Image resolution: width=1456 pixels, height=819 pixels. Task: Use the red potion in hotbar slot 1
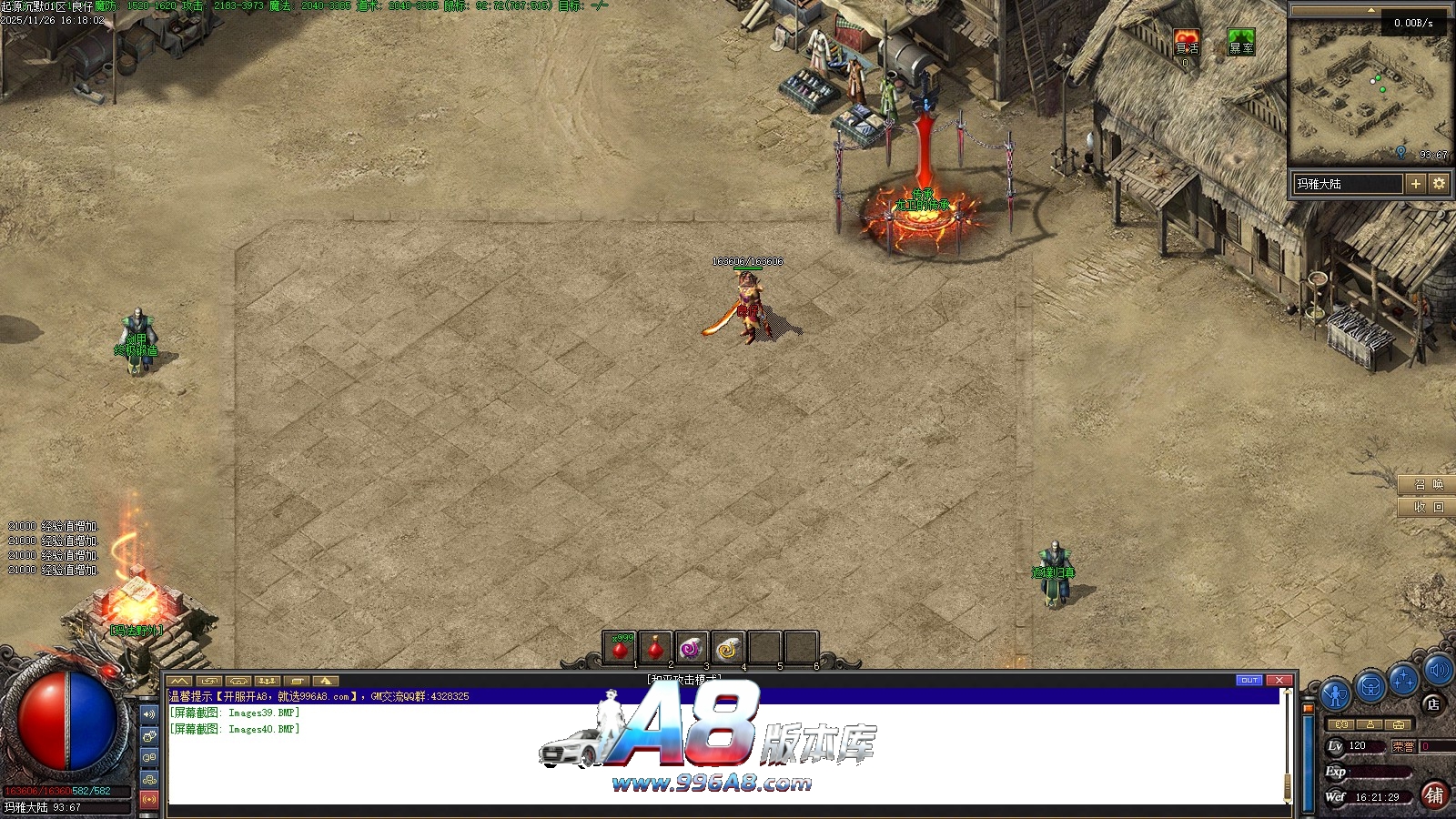[620, 649]
